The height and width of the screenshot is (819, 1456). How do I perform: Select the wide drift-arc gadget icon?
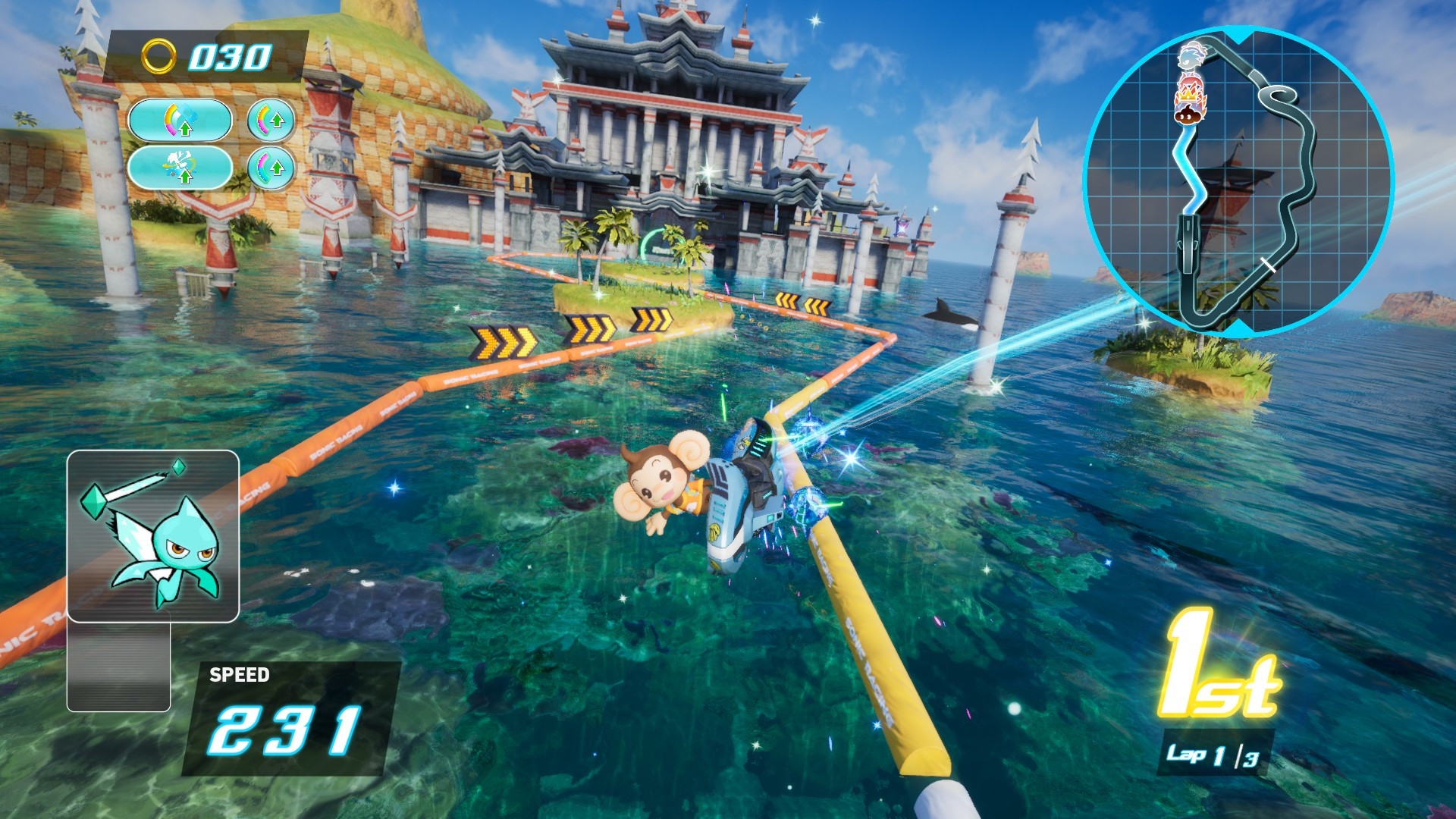(180, 121)
